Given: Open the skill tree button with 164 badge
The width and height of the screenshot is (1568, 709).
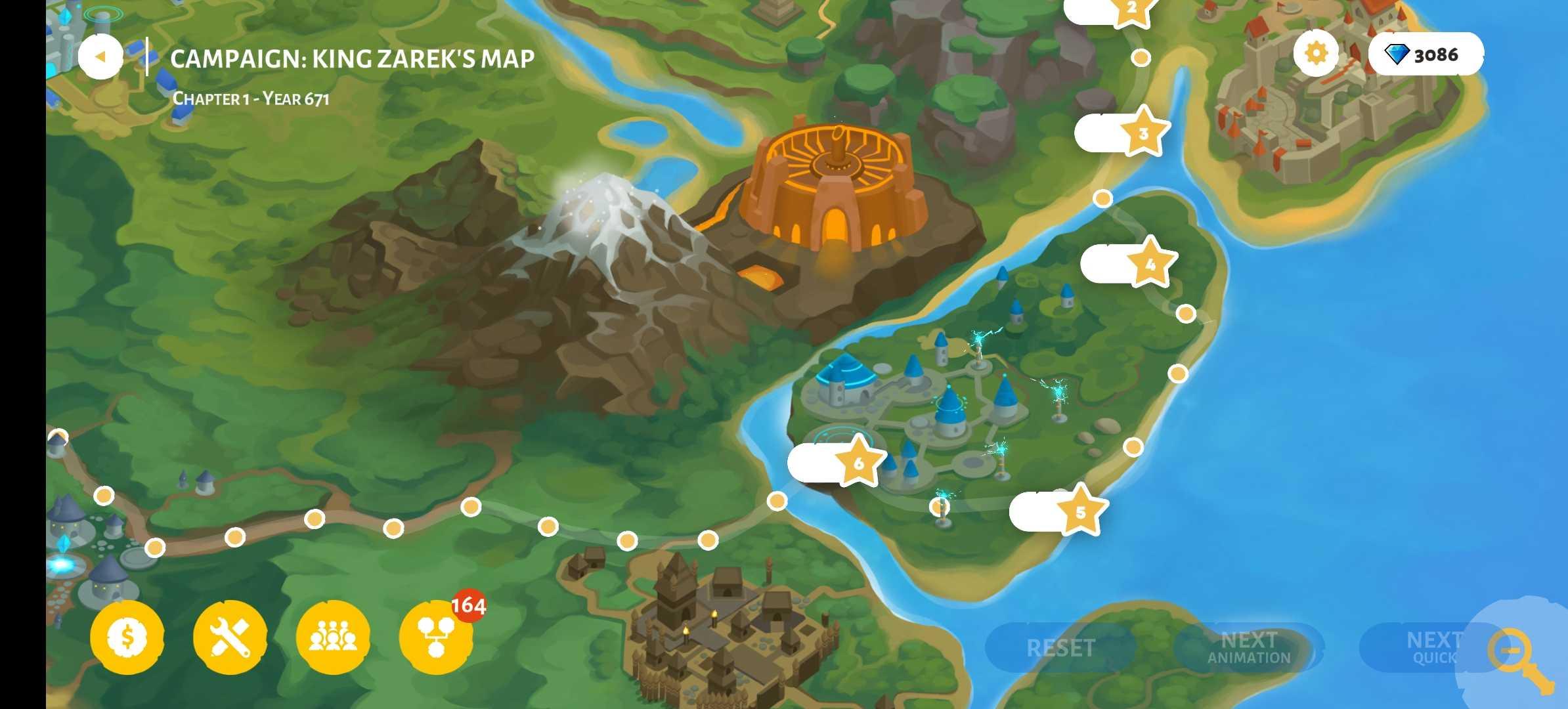Looking at the screenshot, I should 435,636.
